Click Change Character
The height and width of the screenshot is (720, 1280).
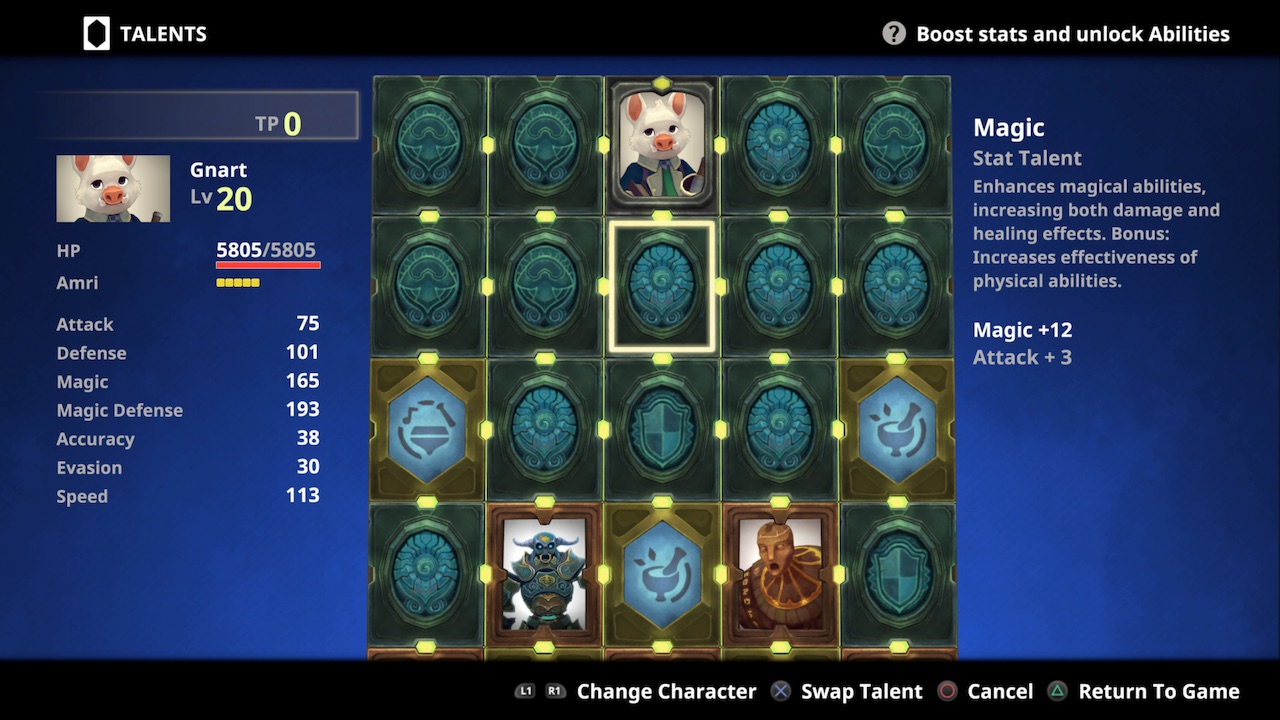(666, 691)
